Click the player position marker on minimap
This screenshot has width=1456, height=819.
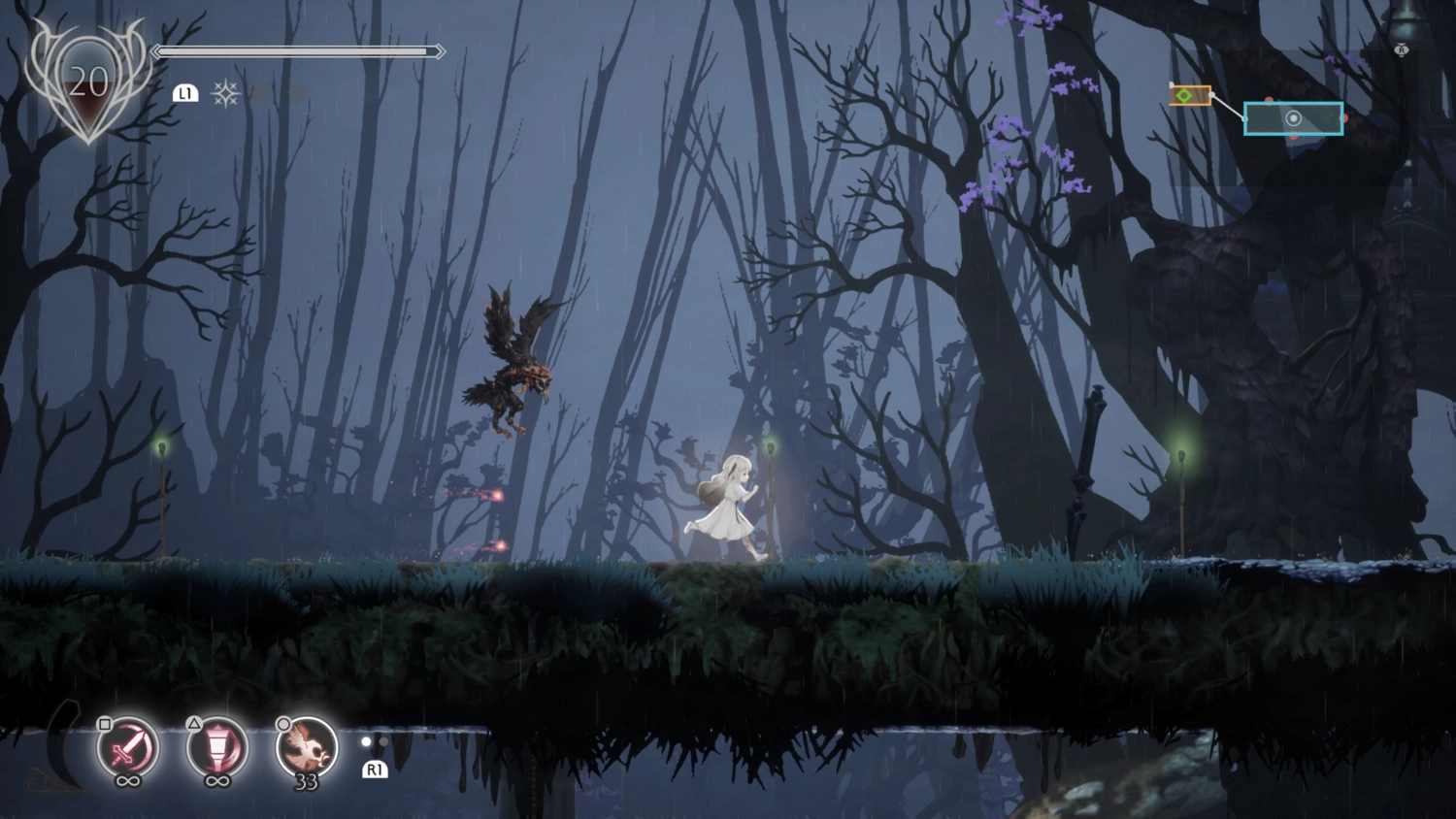click(x=1293, y=118)
